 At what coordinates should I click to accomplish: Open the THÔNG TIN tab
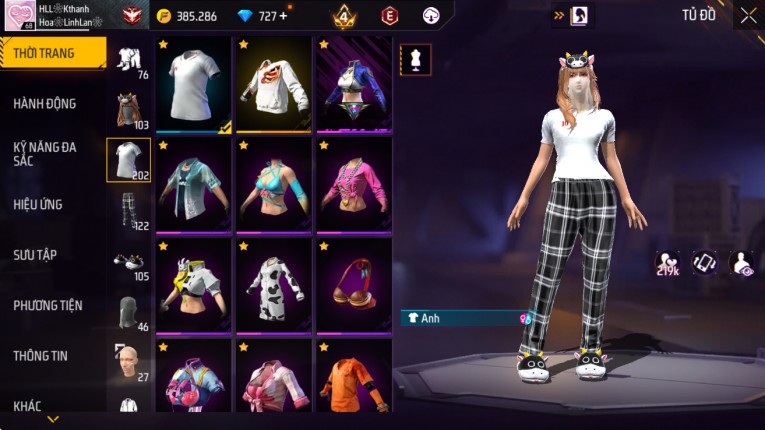[x=42, y=355]
